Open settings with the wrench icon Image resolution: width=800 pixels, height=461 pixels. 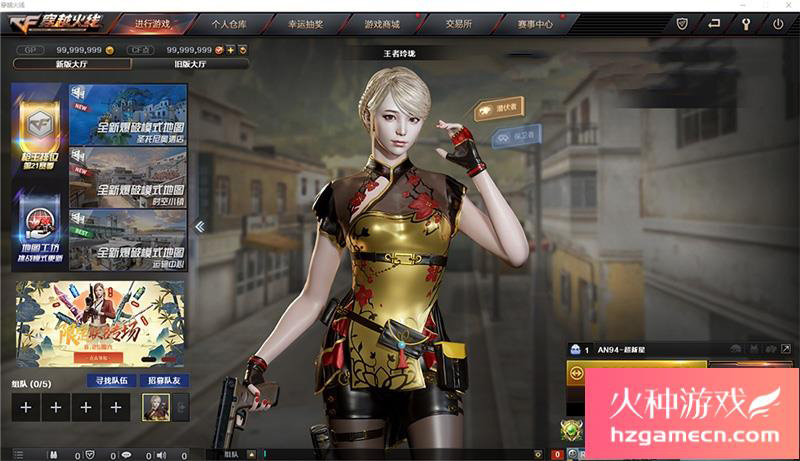[746, 22]
